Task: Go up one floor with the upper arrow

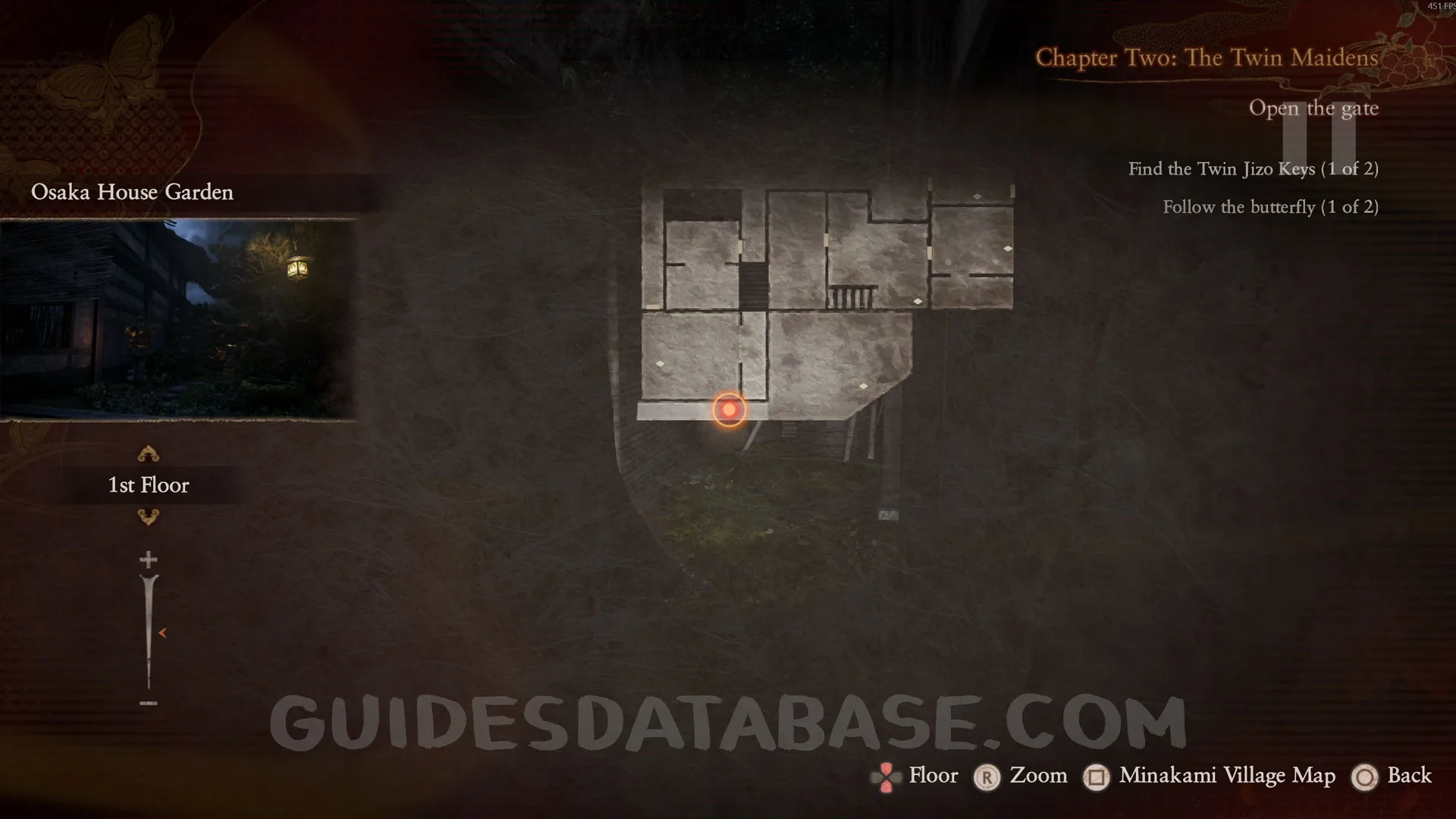Action: (x=148, y=454)
